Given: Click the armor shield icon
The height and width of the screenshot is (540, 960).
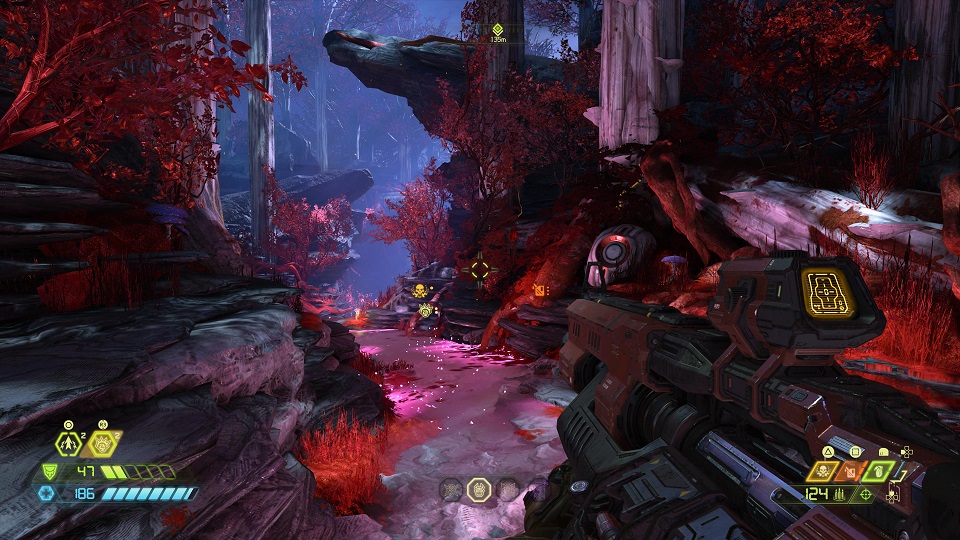Looking at the screenshot, I should tap(49, 472).
